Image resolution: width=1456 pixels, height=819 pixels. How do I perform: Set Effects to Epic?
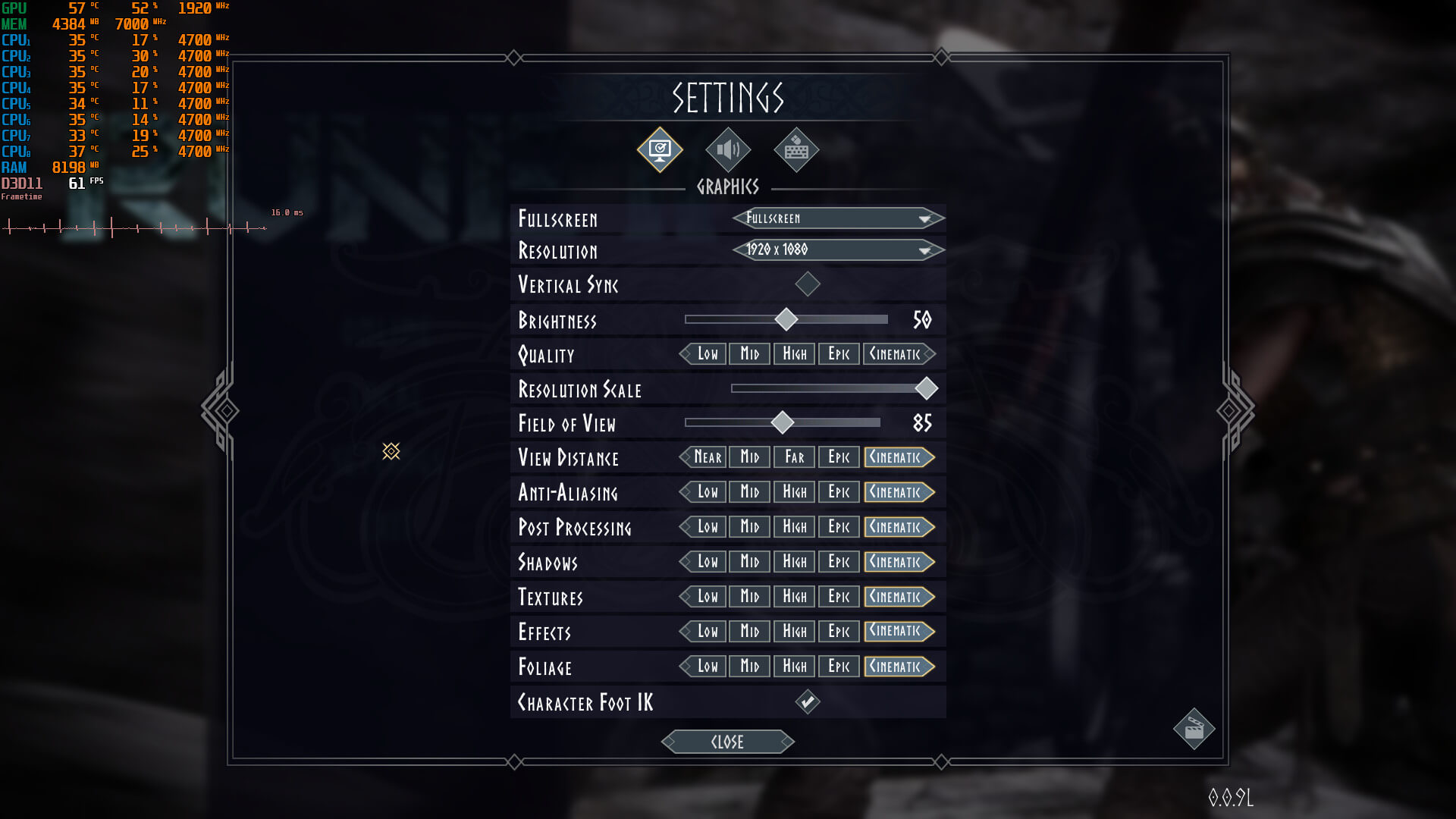(839, 632)
